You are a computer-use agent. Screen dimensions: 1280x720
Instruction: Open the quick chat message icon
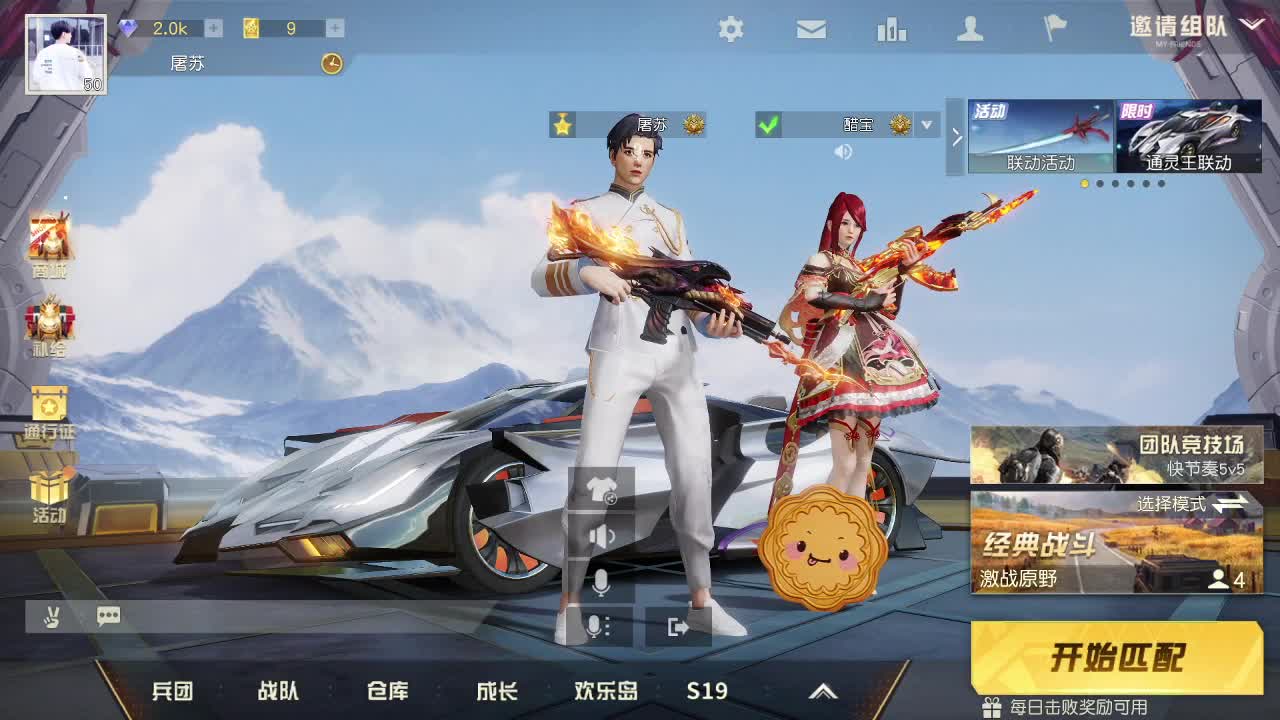pyautogui.click(x=108, y=616)
